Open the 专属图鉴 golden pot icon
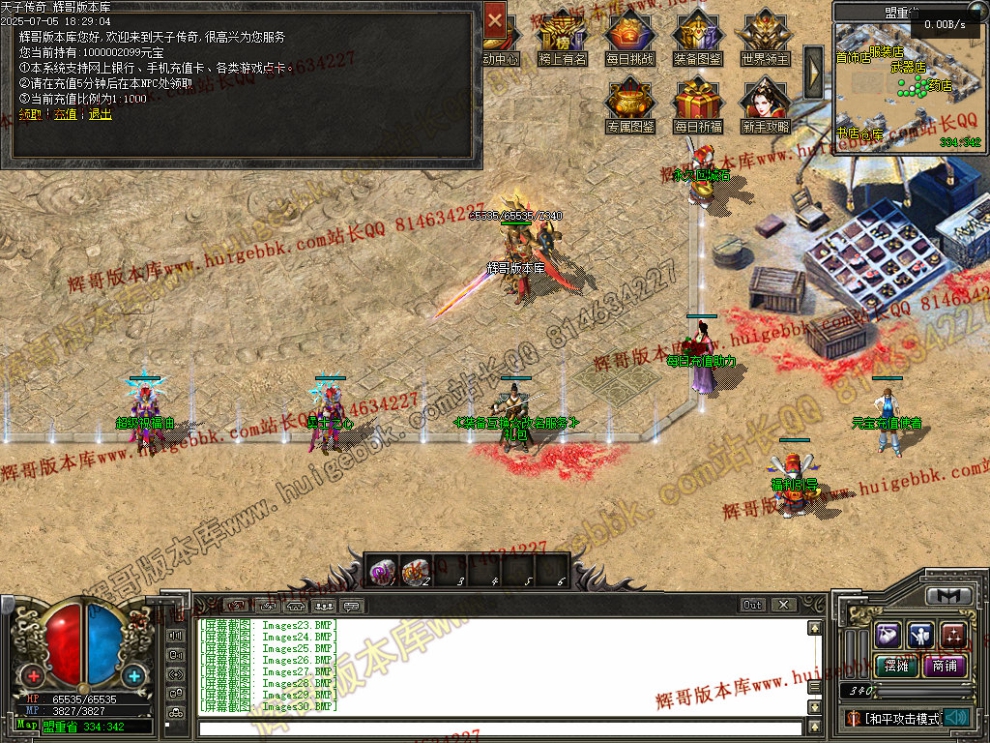 coord(629,104)
